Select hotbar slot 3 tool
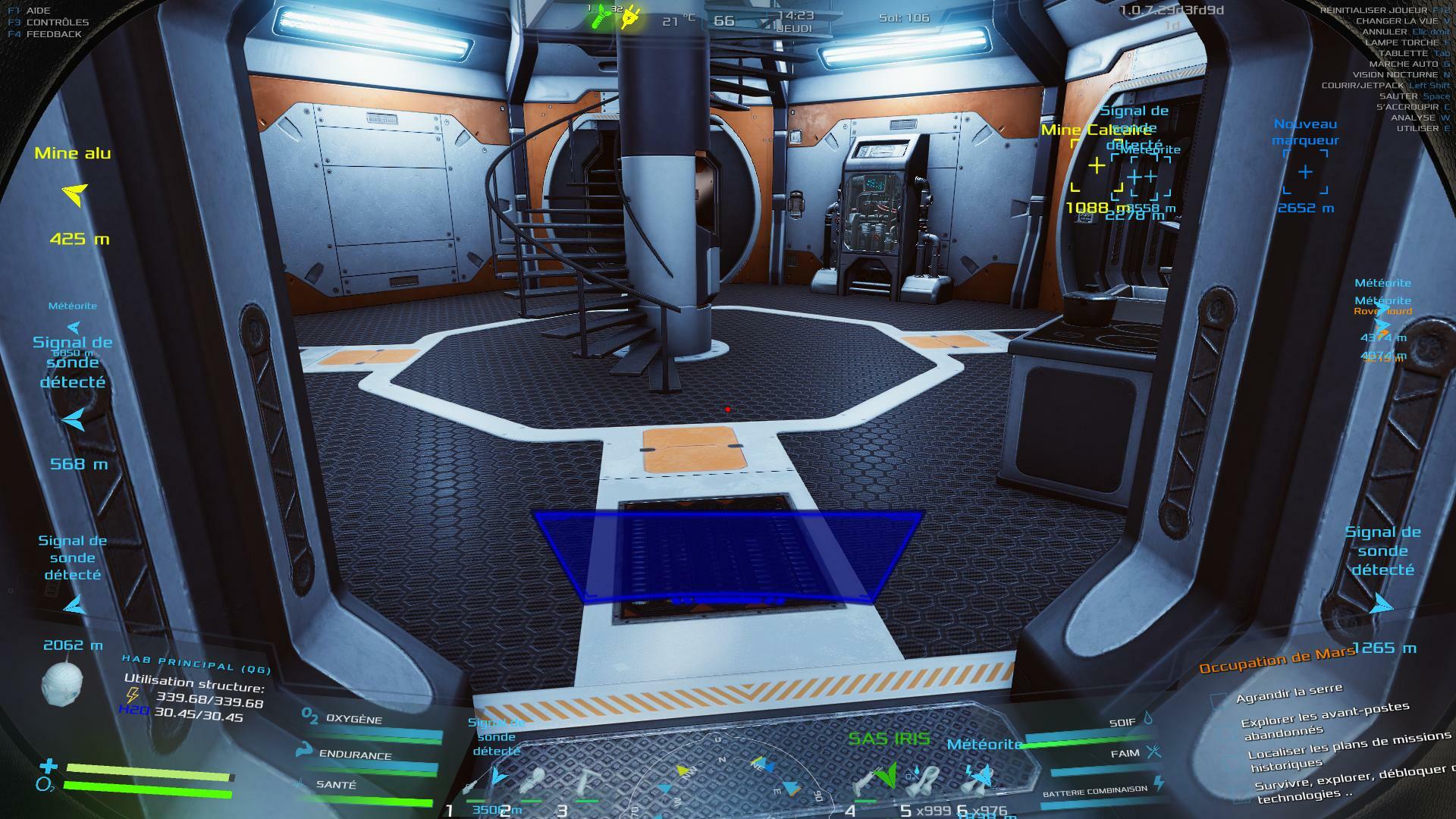Image resolution: width=1456 pixels, height=819 pixels. [587, 783]
